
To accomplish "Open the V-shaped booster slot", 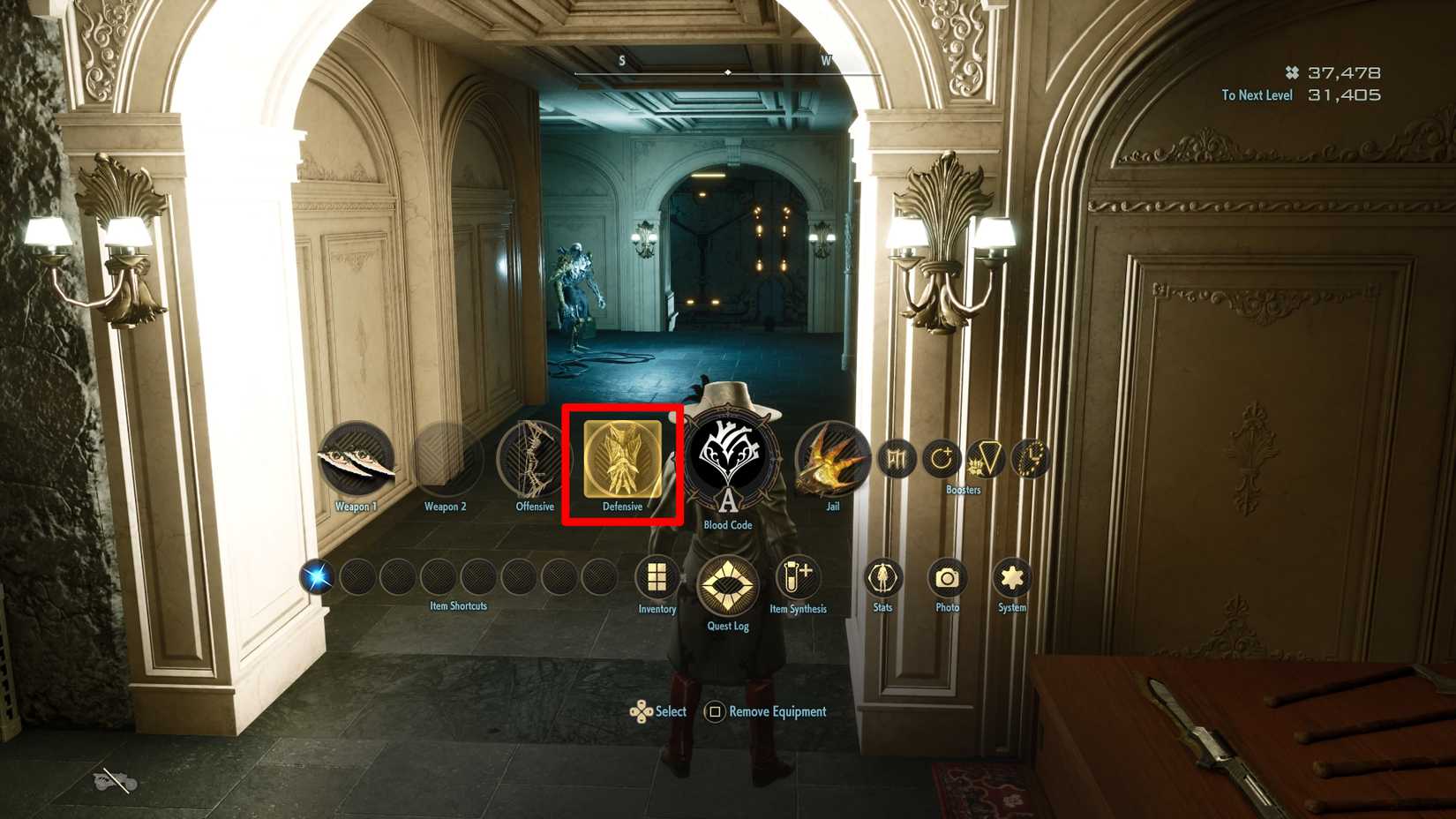I will [986, 457].
